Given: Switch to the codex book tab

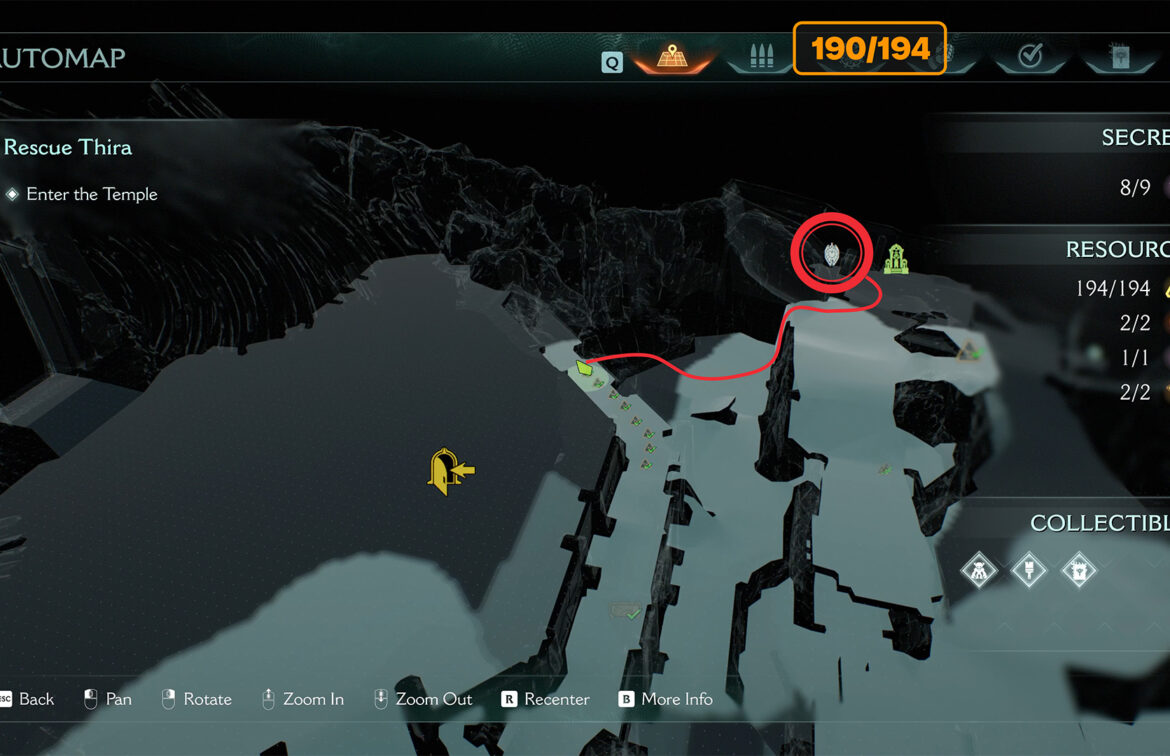Looking at the screenshot, I should (1118, 57).
